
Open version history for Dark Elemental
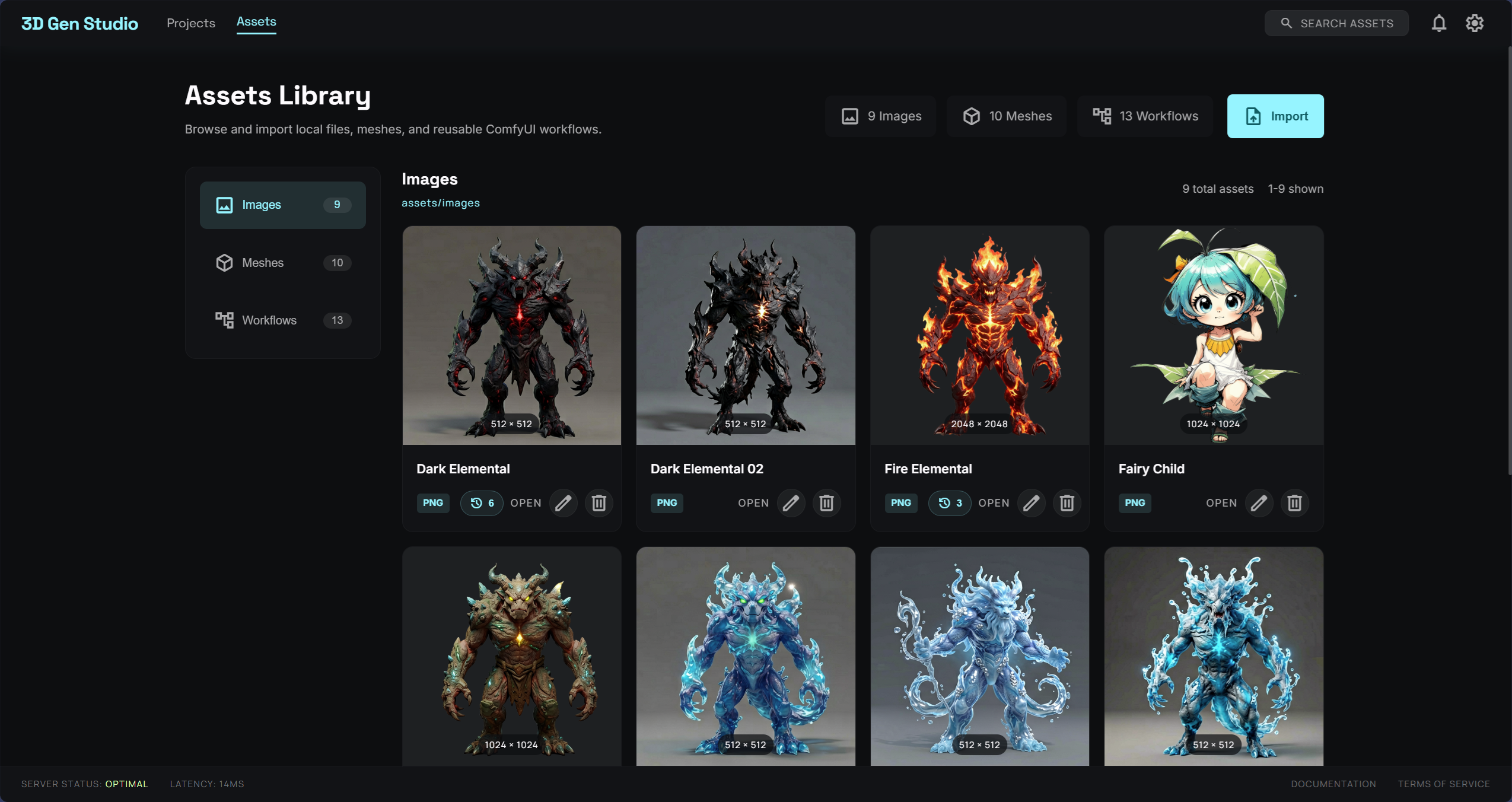click(x=480, y=503)
